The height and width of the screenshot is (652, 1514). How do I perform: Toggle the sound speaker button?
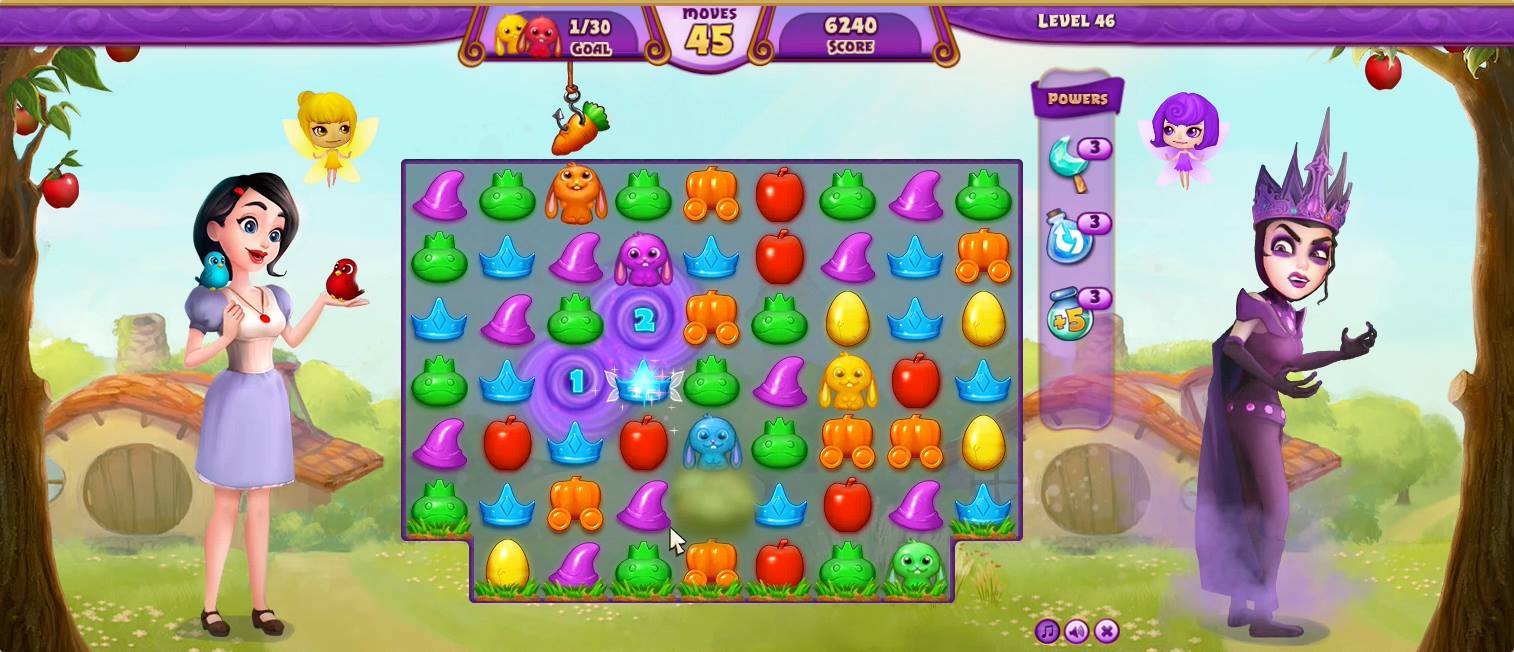[x=1076, y=631]
